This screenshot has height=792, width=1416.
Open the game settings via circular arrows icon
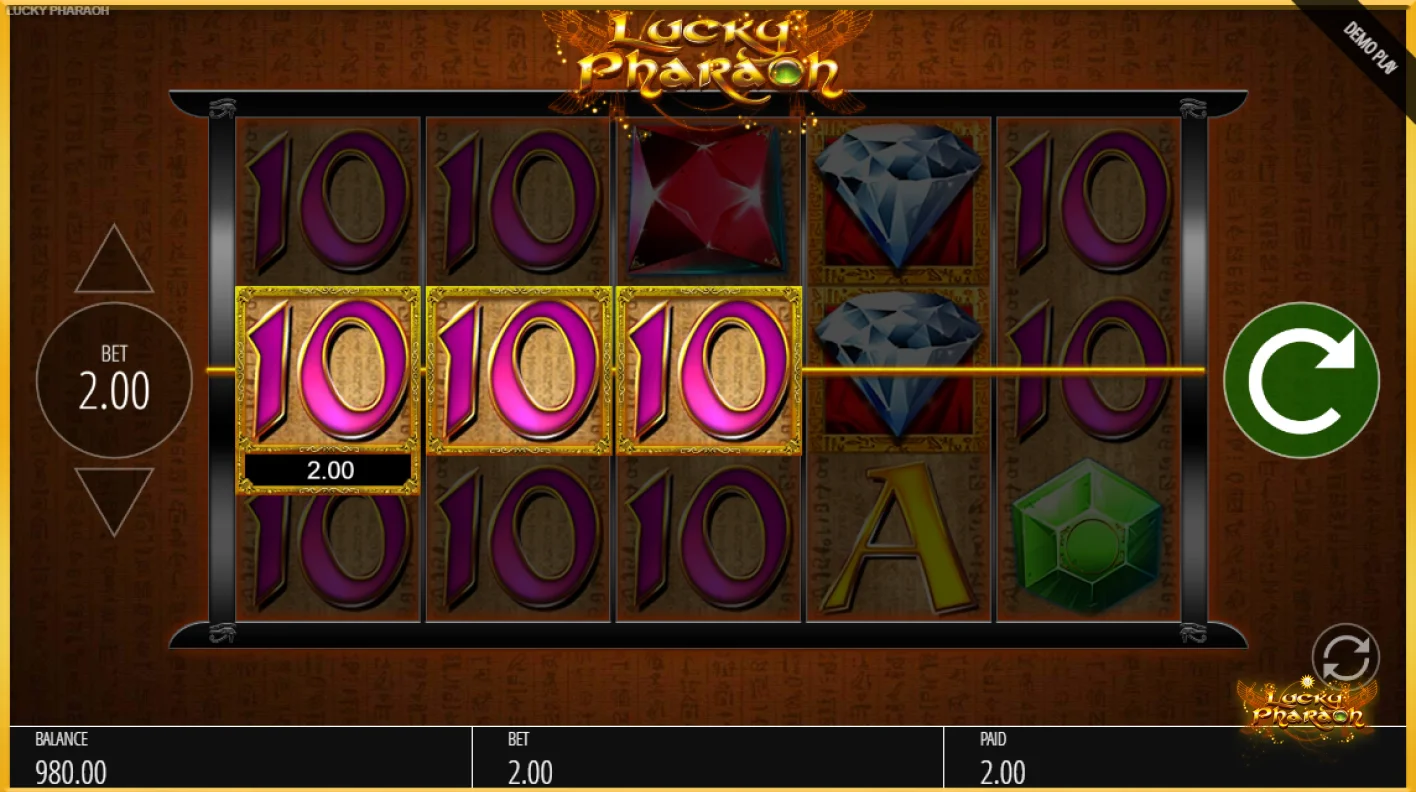tap(1345, 653)
